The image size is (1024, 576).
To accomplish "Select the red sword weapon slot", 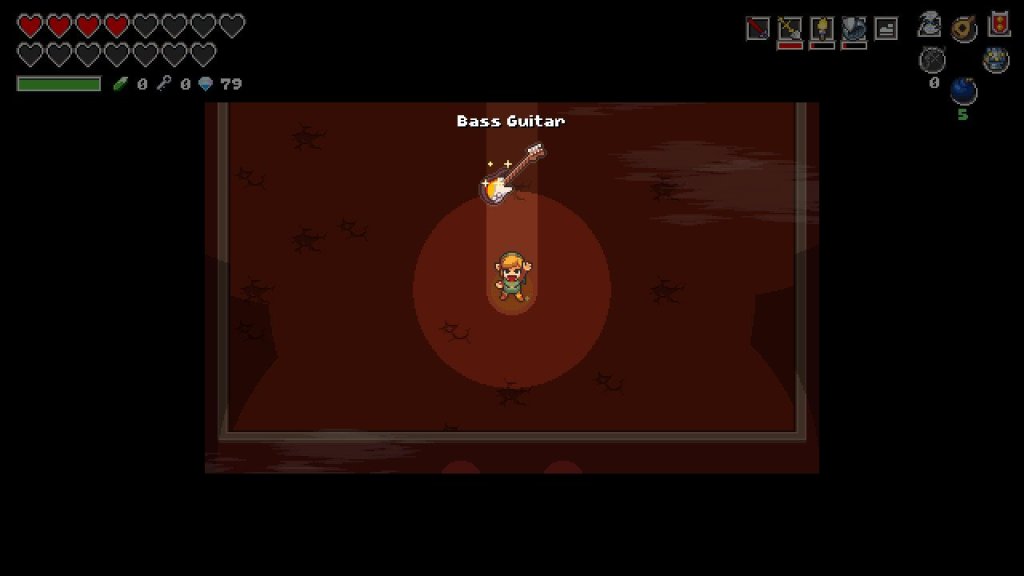I will click(757, 29).
